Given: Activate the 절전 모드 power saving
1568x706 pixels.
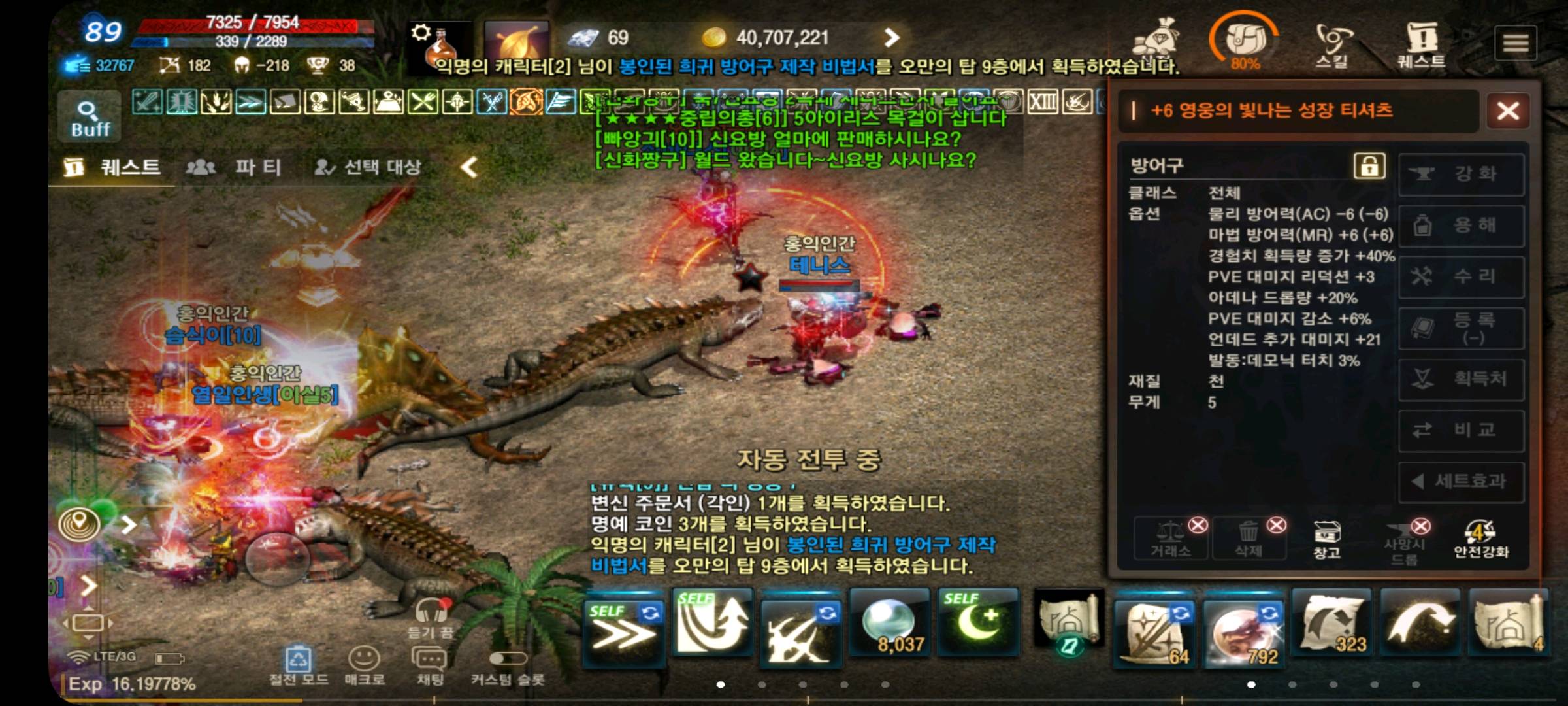Looking at the screenshot, I should [x=299, y=664].
